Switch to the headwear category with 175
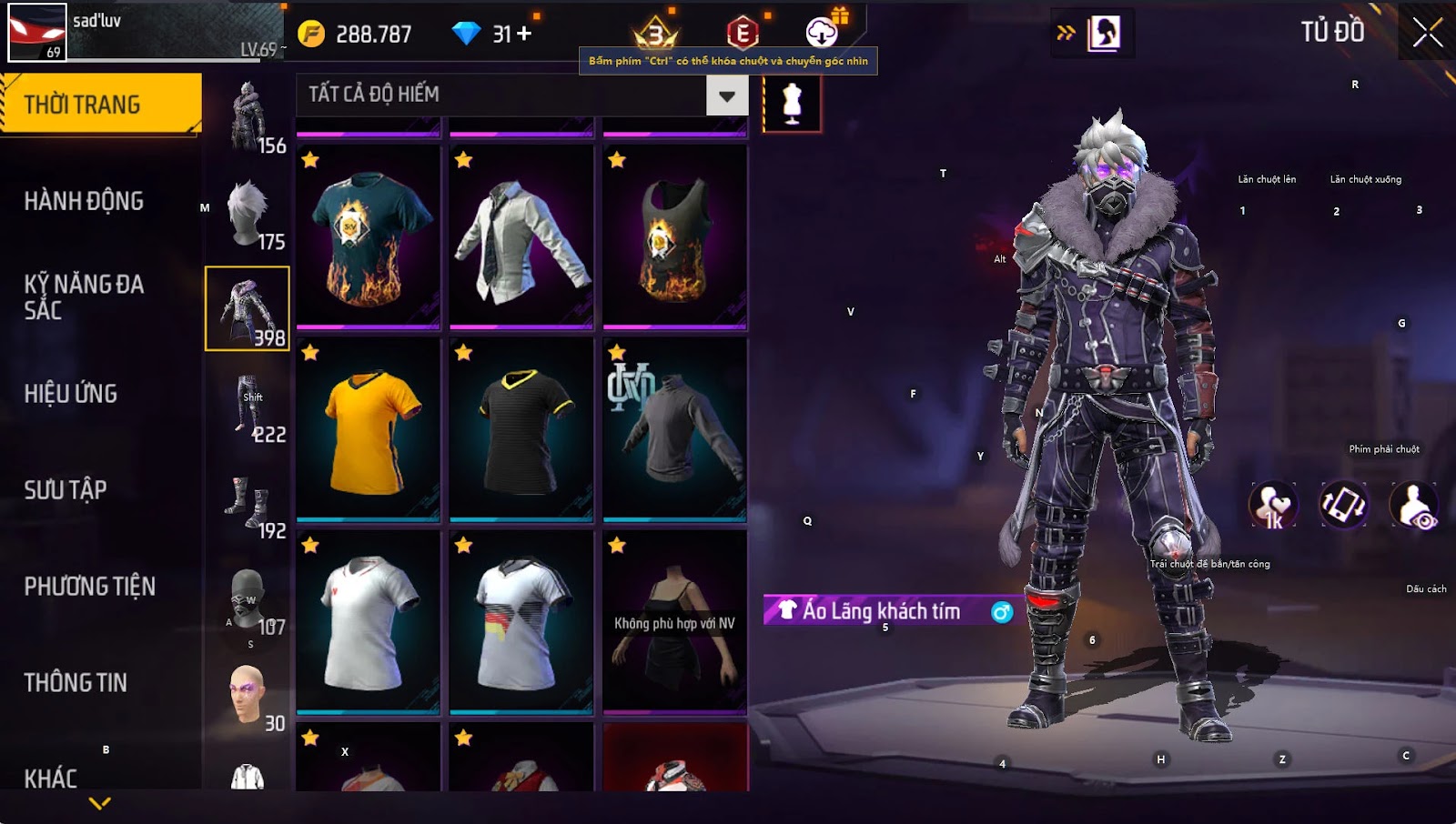 [x=248, y=214]
